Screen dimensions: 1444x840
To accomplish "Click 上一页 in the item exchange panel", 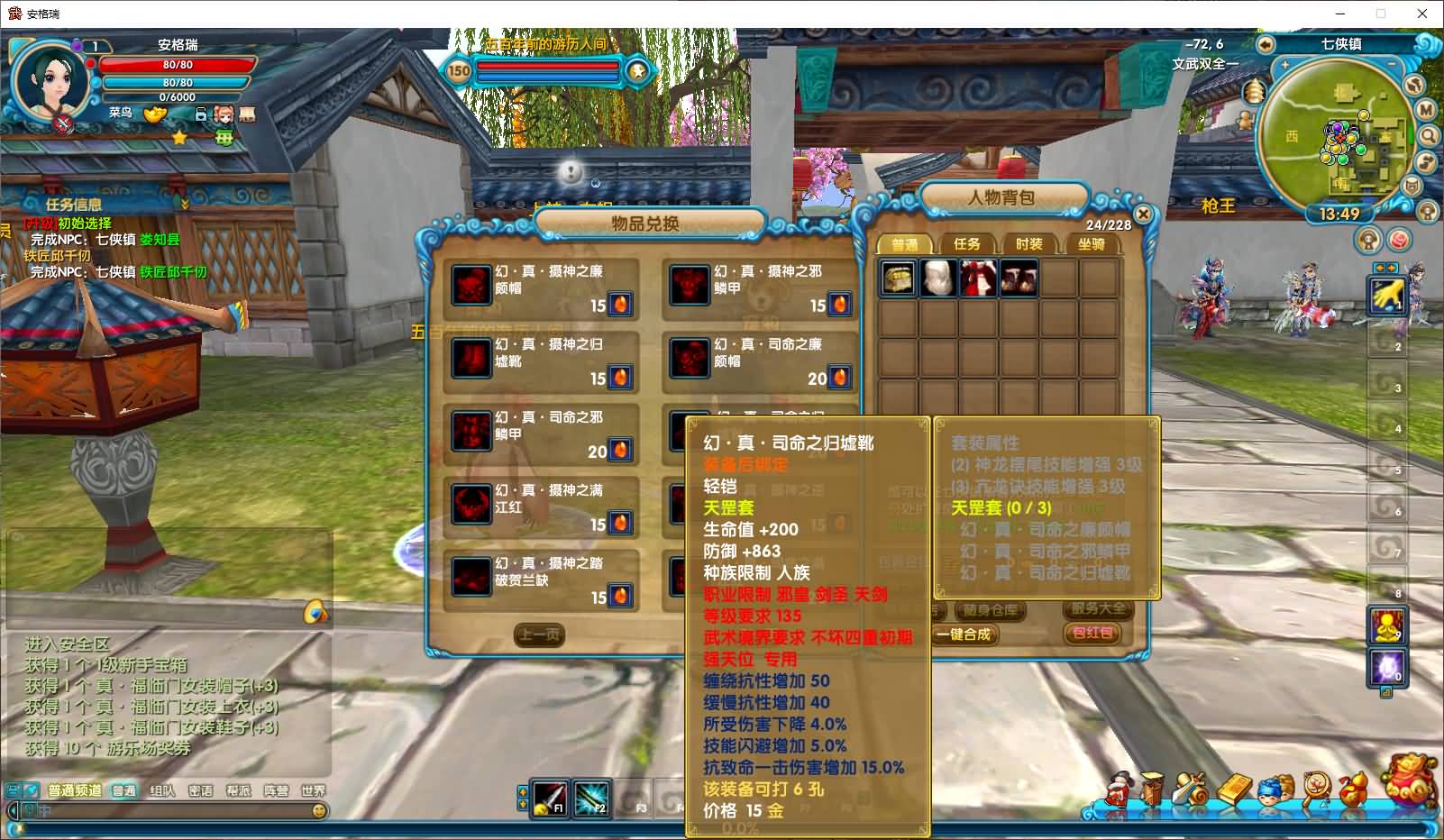I will [538, 634].
